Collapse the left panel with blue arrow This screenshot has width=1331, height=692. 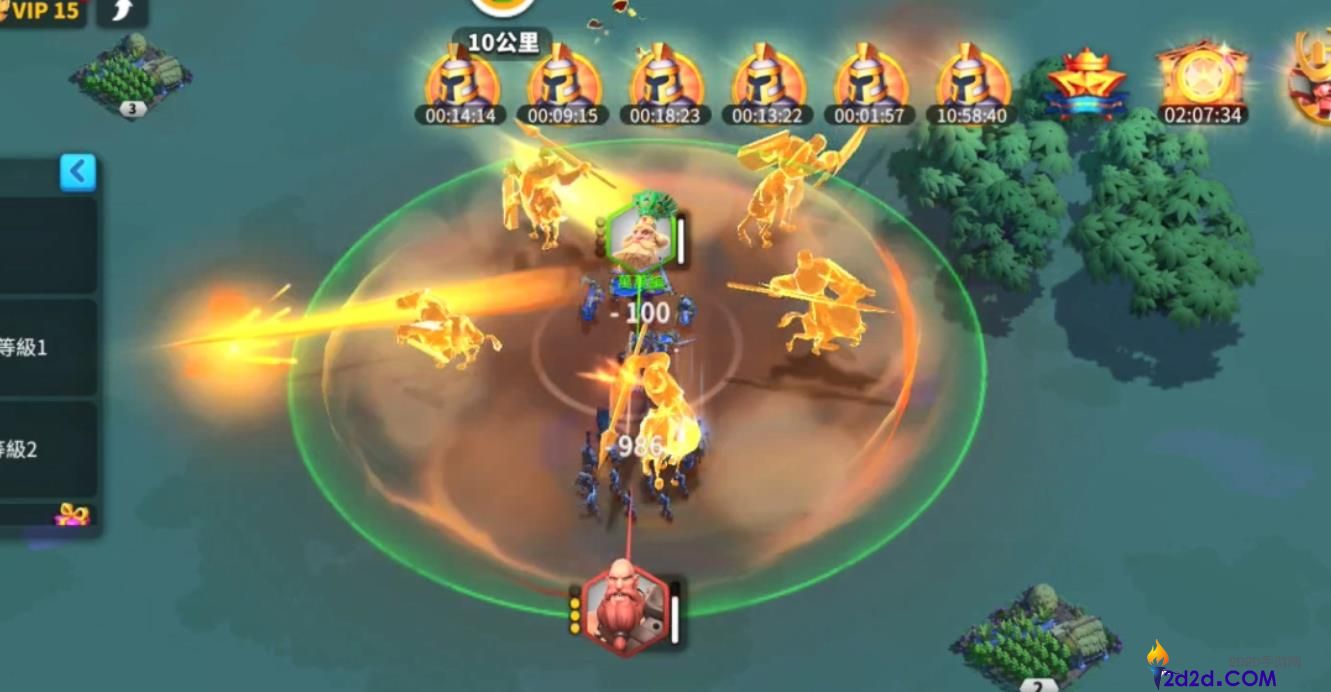(x=77, y=172)
